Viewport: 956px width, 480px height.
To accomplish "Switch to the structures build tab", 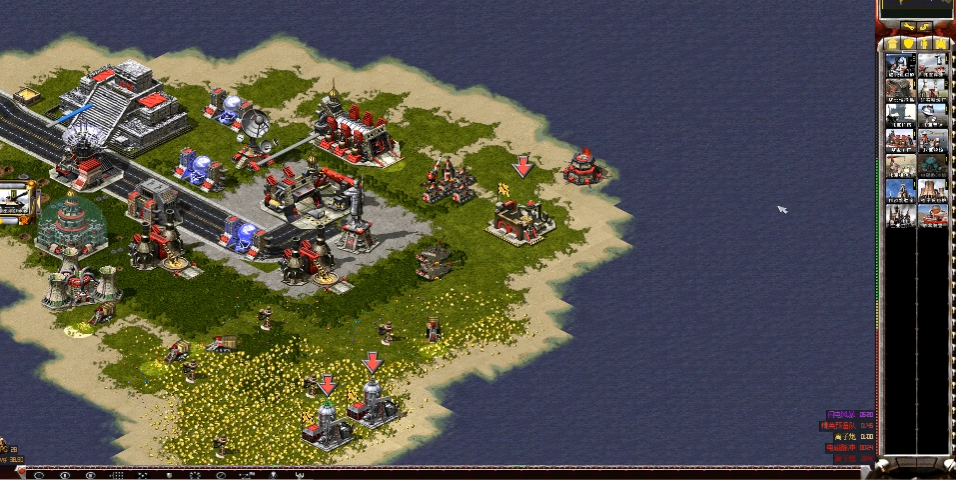I will tap(892, 44).
